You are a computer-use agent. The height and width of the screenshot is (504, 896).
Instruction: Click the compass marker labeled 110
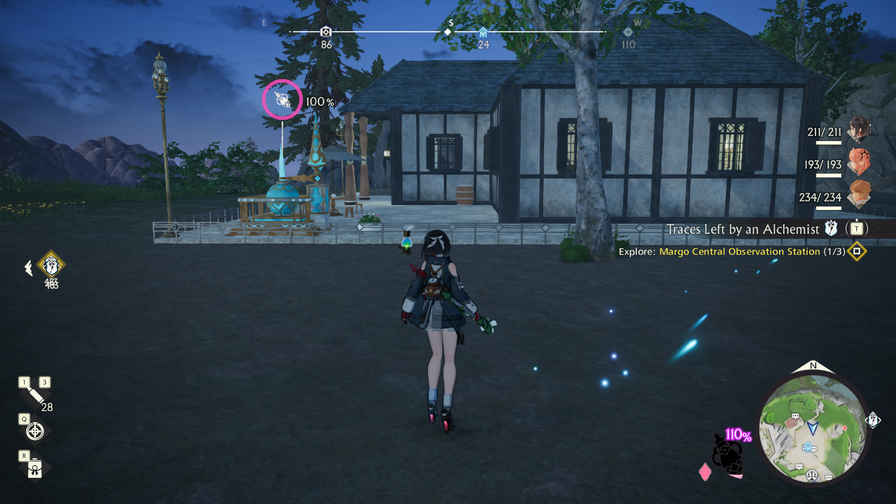point(628,33)
